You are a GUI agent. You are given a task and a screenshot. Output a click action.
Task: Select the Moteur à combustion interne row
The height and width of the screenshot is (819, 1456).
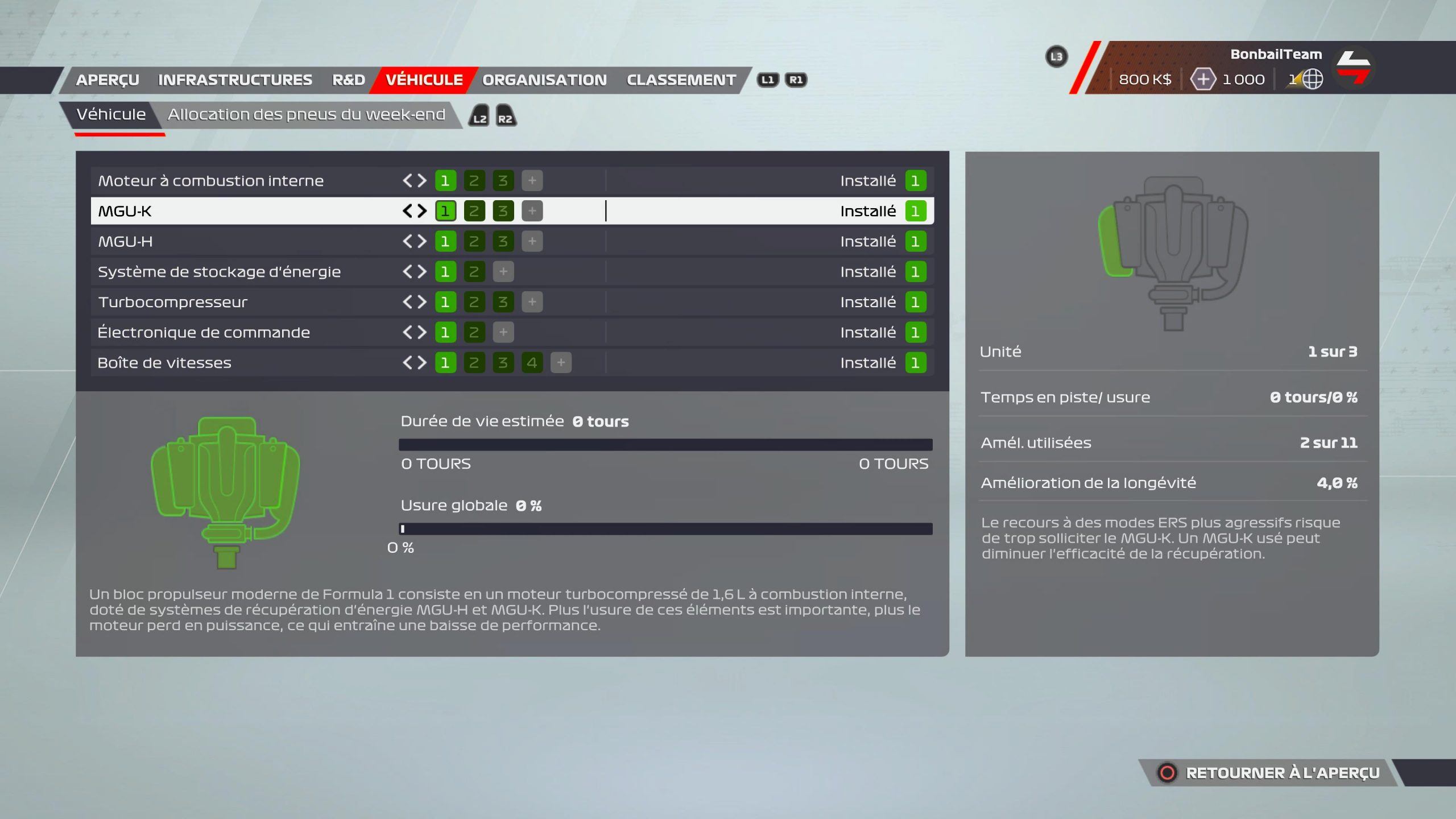(x=210, y=181)
